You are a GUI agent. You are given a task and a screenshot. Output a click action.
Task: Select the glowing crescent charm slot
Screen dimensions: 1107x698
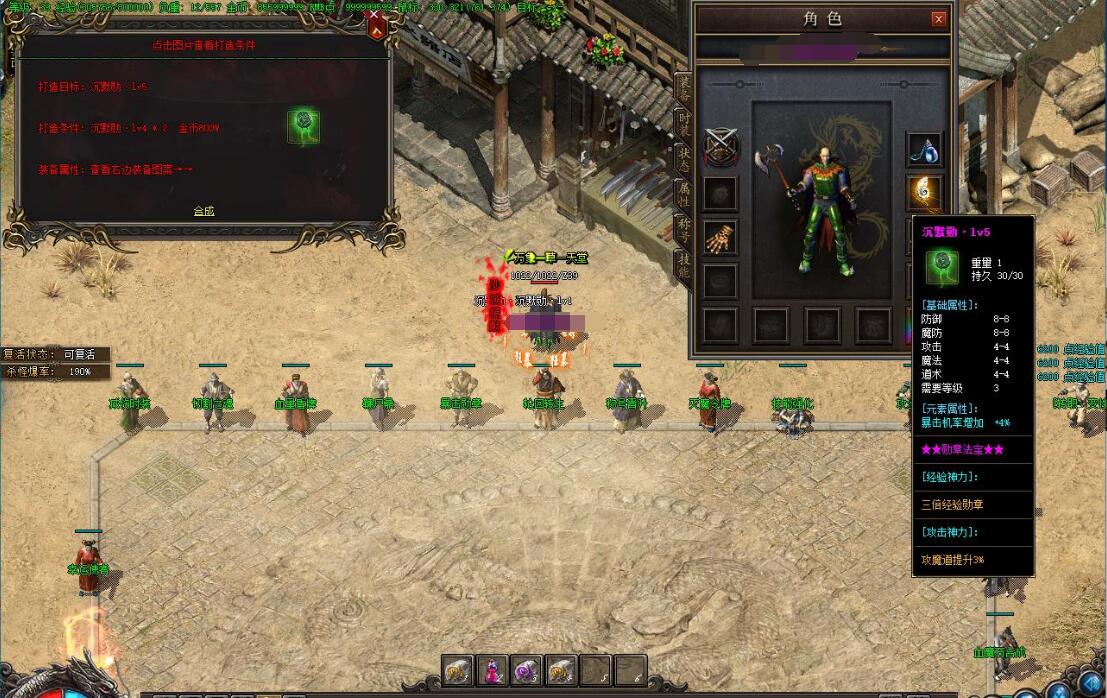(924, 191)
